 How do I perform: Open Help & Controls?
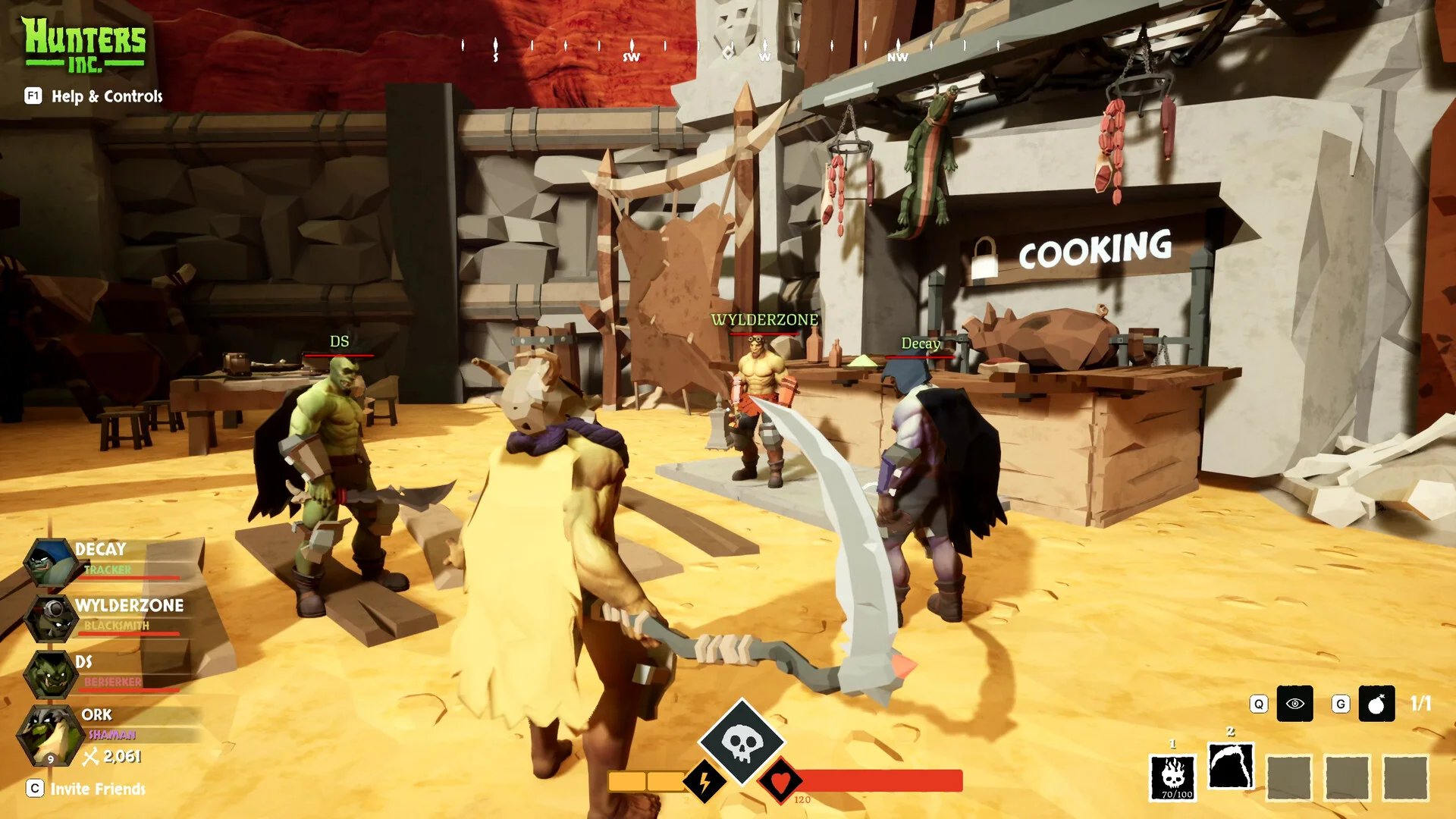tap(106, 96)
